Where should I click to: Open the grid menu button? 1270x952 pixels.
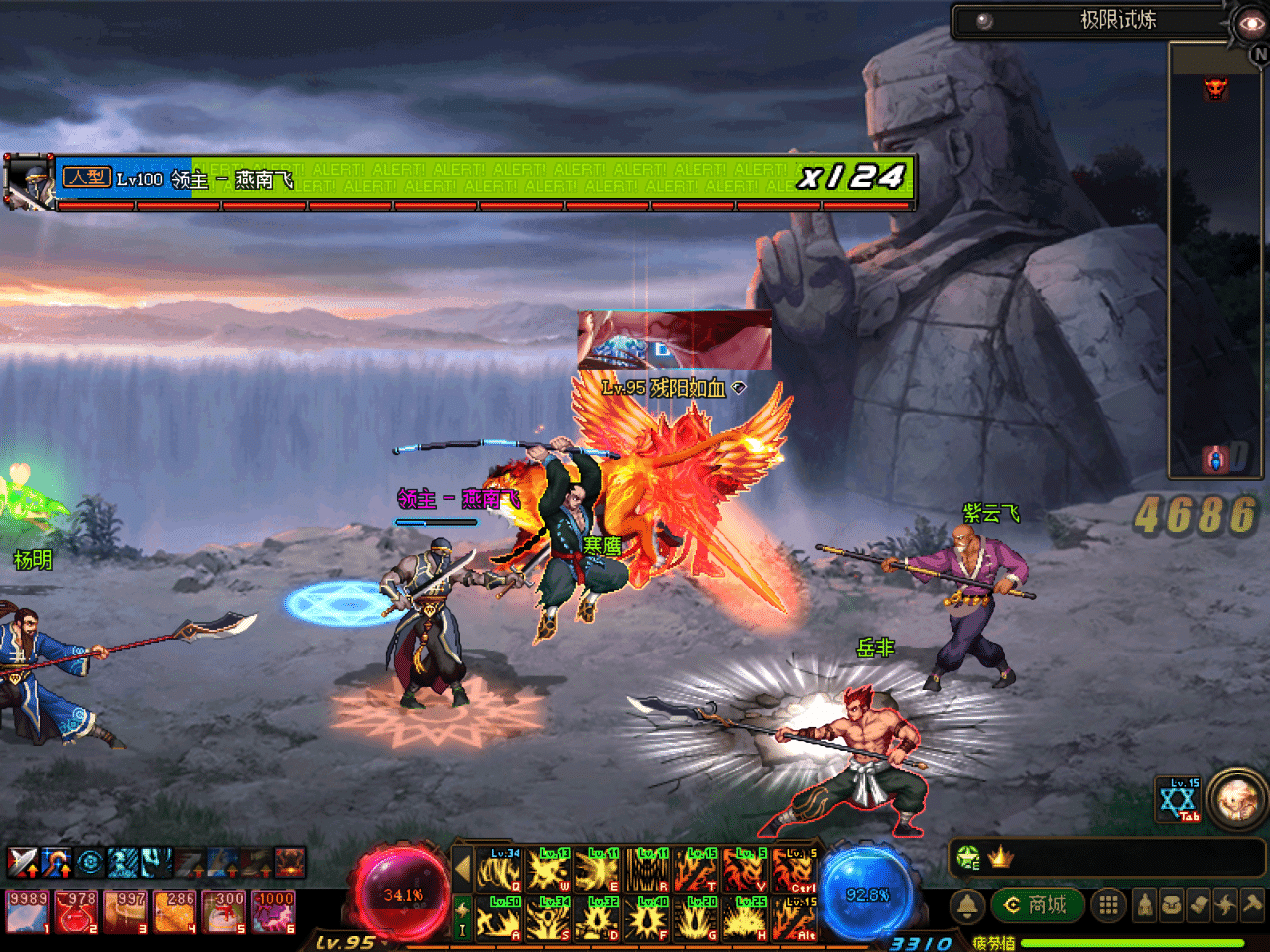[x=1108, y=905]
